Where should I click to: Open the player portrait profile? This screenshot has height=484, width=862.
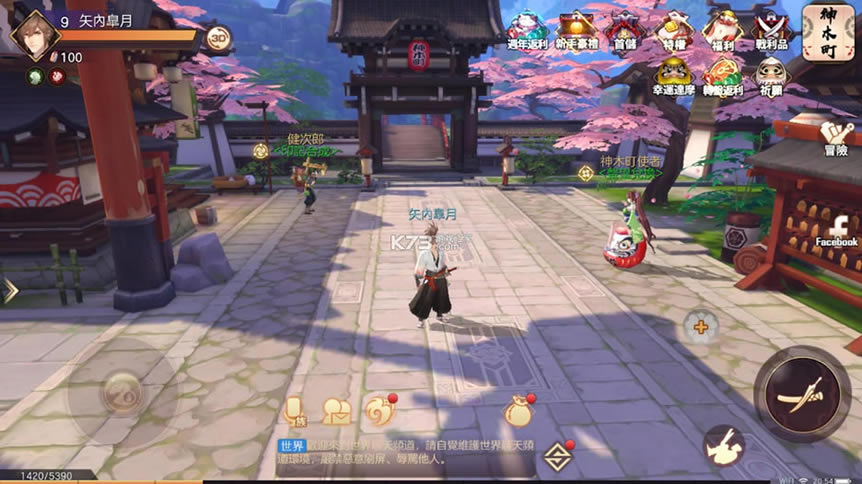coord(34,34)
